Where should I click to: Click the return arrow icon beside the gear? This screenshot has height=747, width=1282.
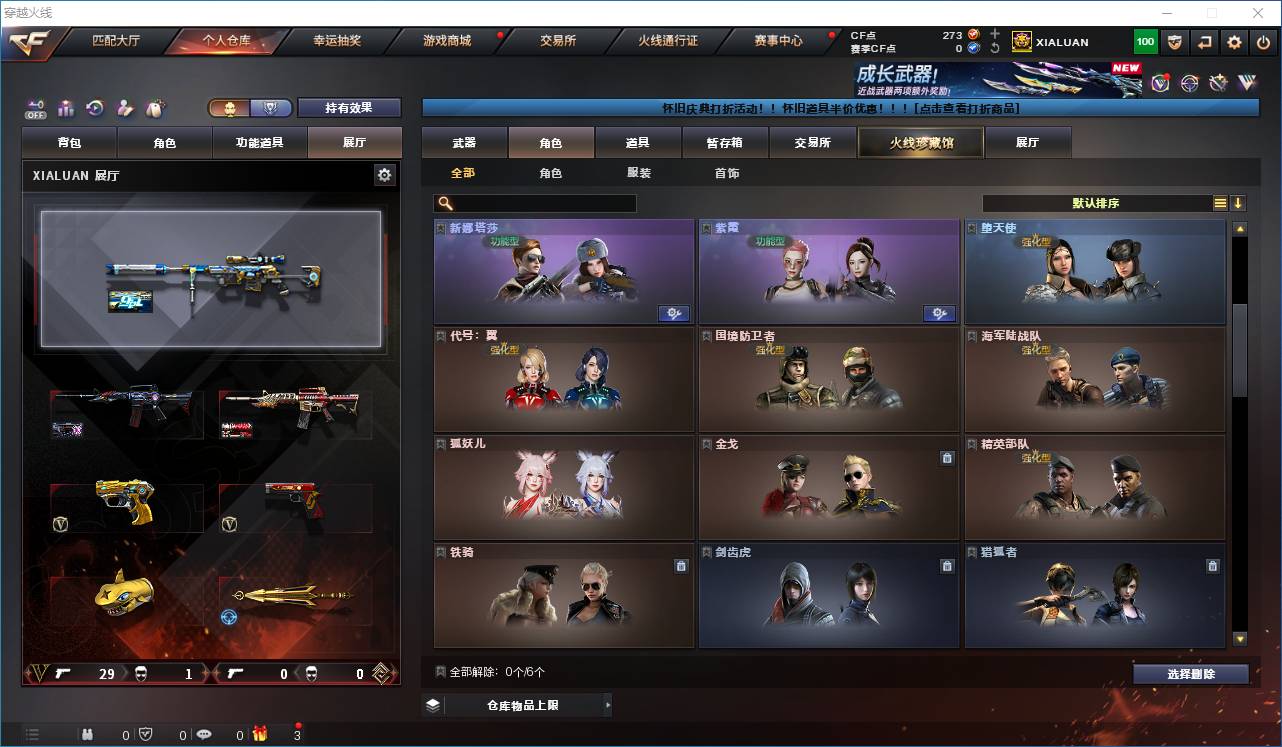coord(1204,41)
